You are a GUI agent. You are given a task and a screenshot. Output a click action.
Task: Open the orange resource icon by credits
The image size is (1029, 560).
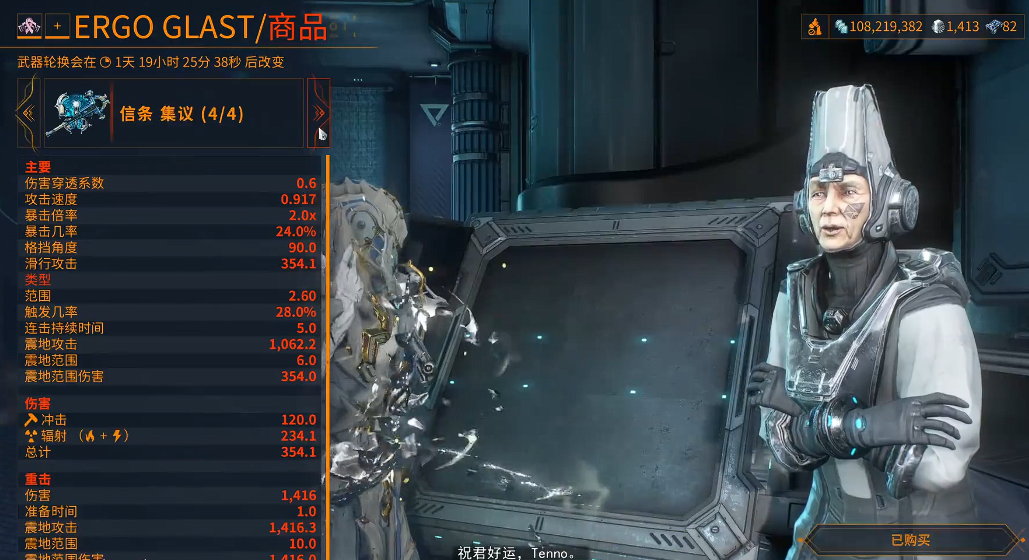tap(817, 27)
